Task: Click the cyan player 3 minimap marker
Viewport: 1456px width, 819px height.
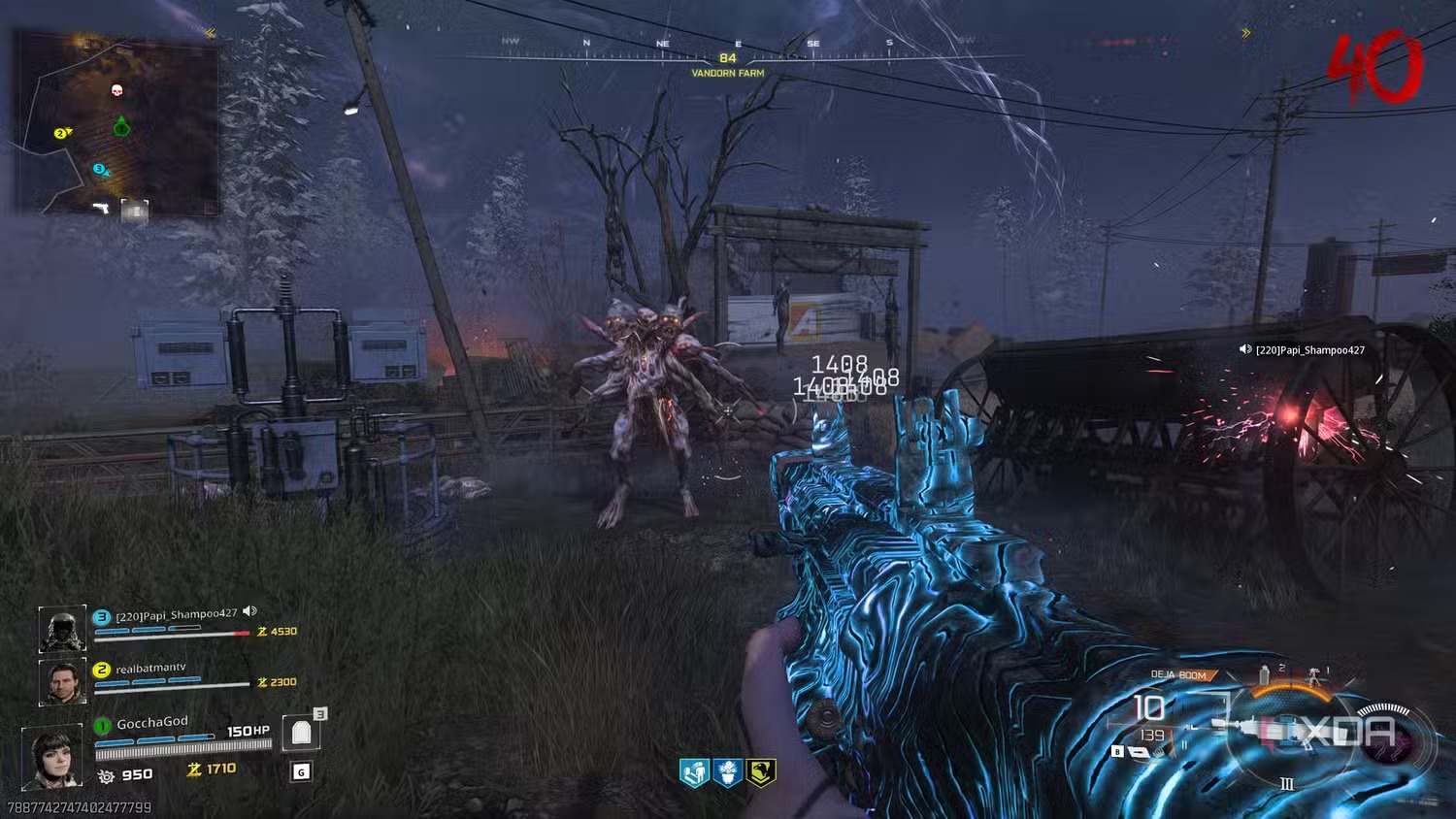Action: 100,170
